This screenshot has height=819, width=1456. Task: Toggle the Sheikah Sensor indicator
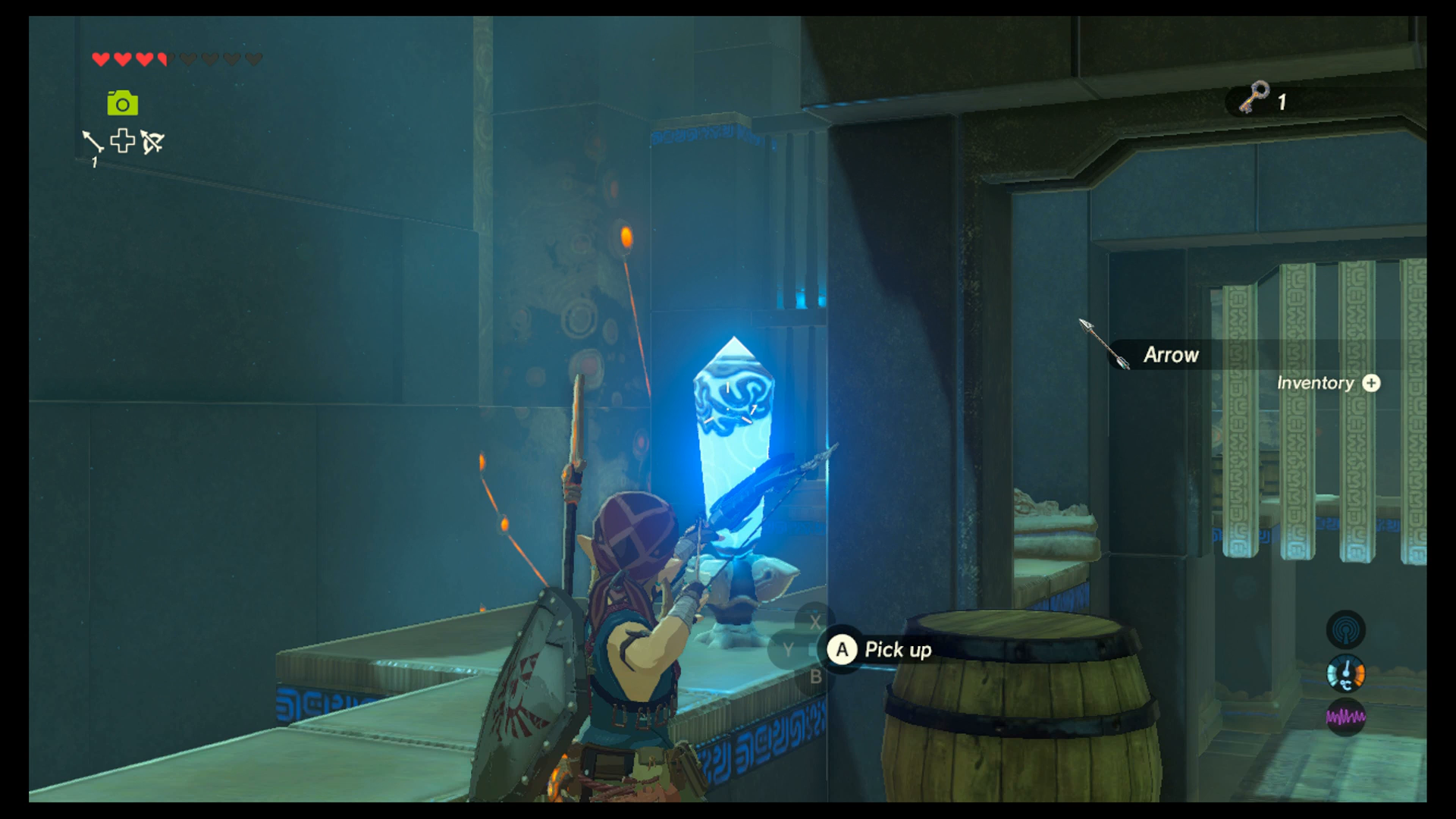(1346, 630)
